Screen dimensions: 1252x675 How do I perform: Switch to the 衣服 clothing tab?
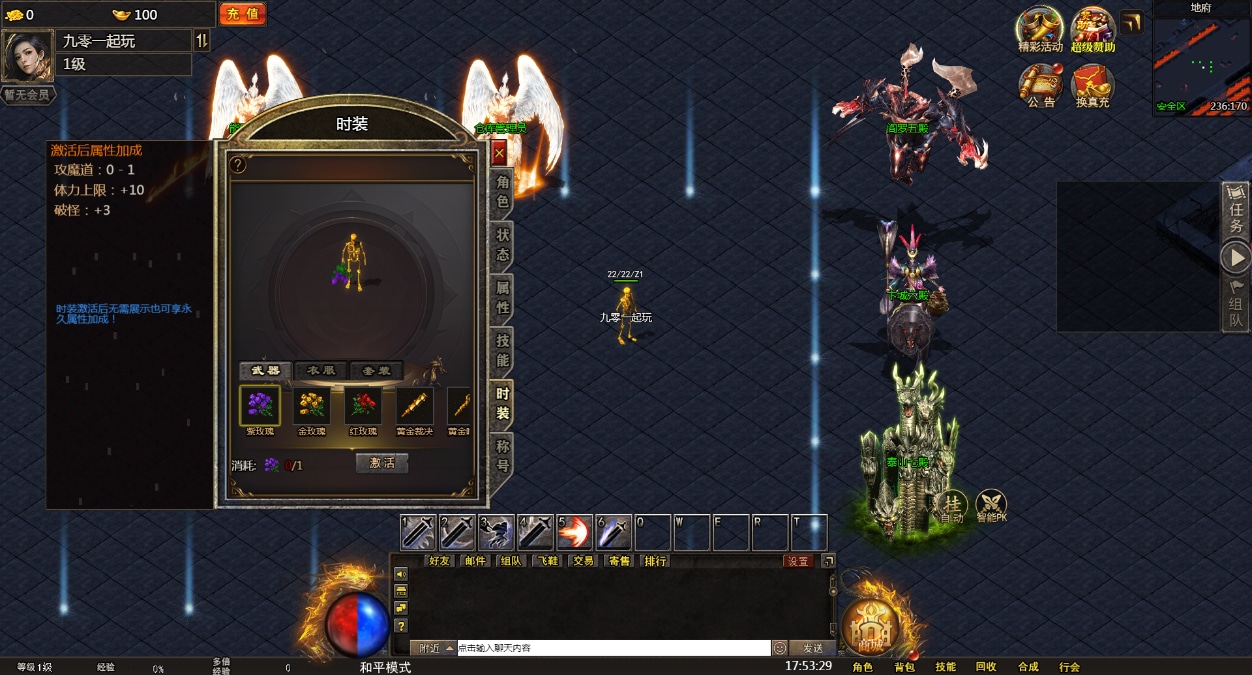[x=321, y=371]
